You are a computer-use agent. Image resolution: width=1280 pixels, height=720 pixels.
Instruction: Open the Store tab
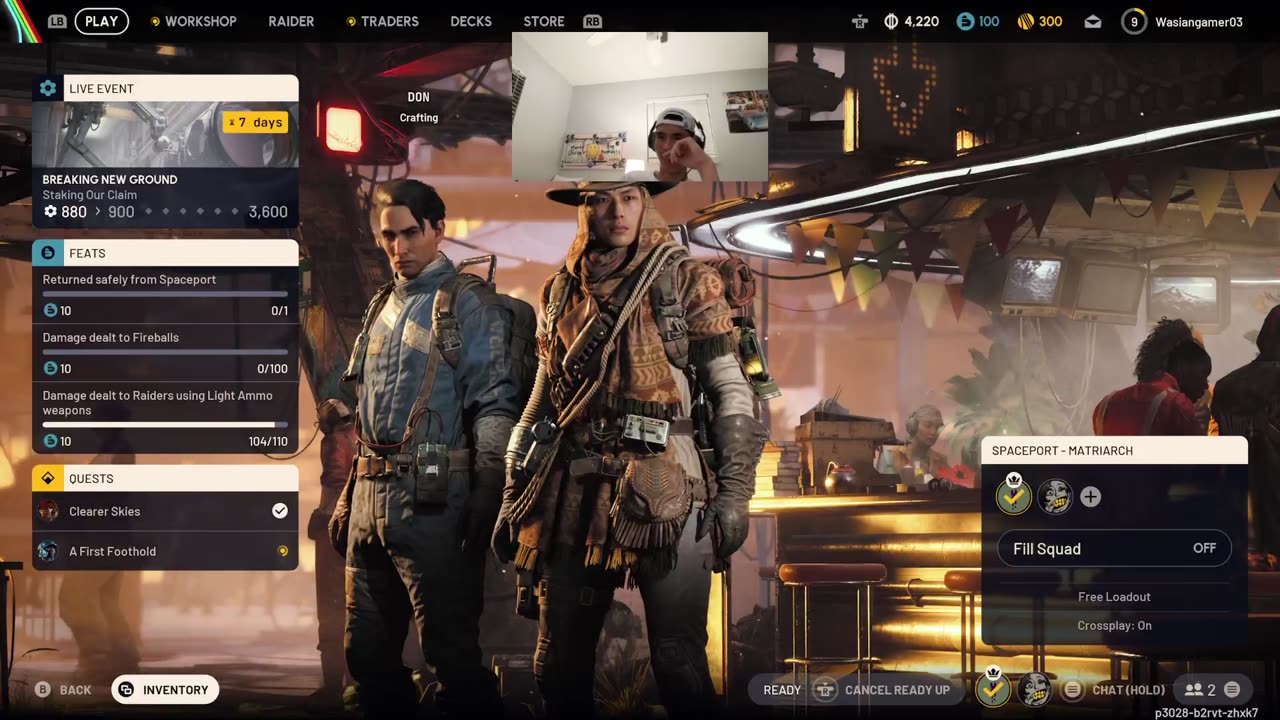[x=544, y=21]
